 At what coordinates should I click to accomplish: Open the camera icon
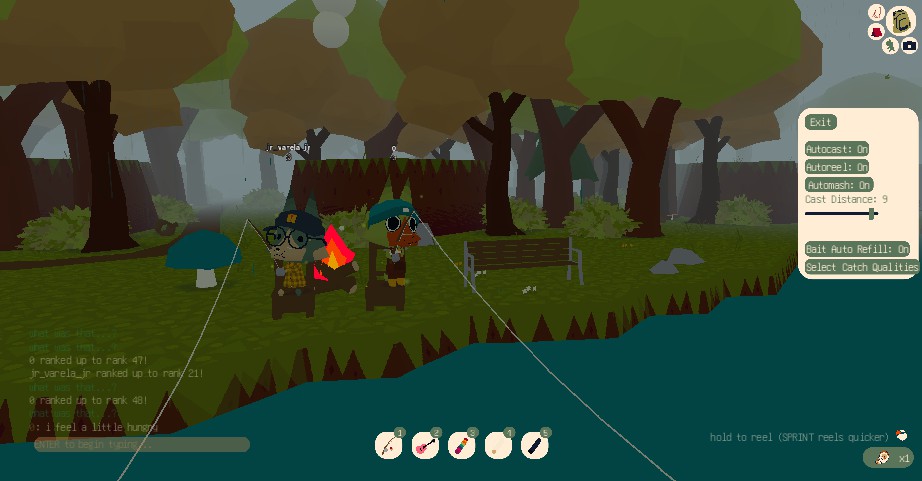tap(909, 45)
